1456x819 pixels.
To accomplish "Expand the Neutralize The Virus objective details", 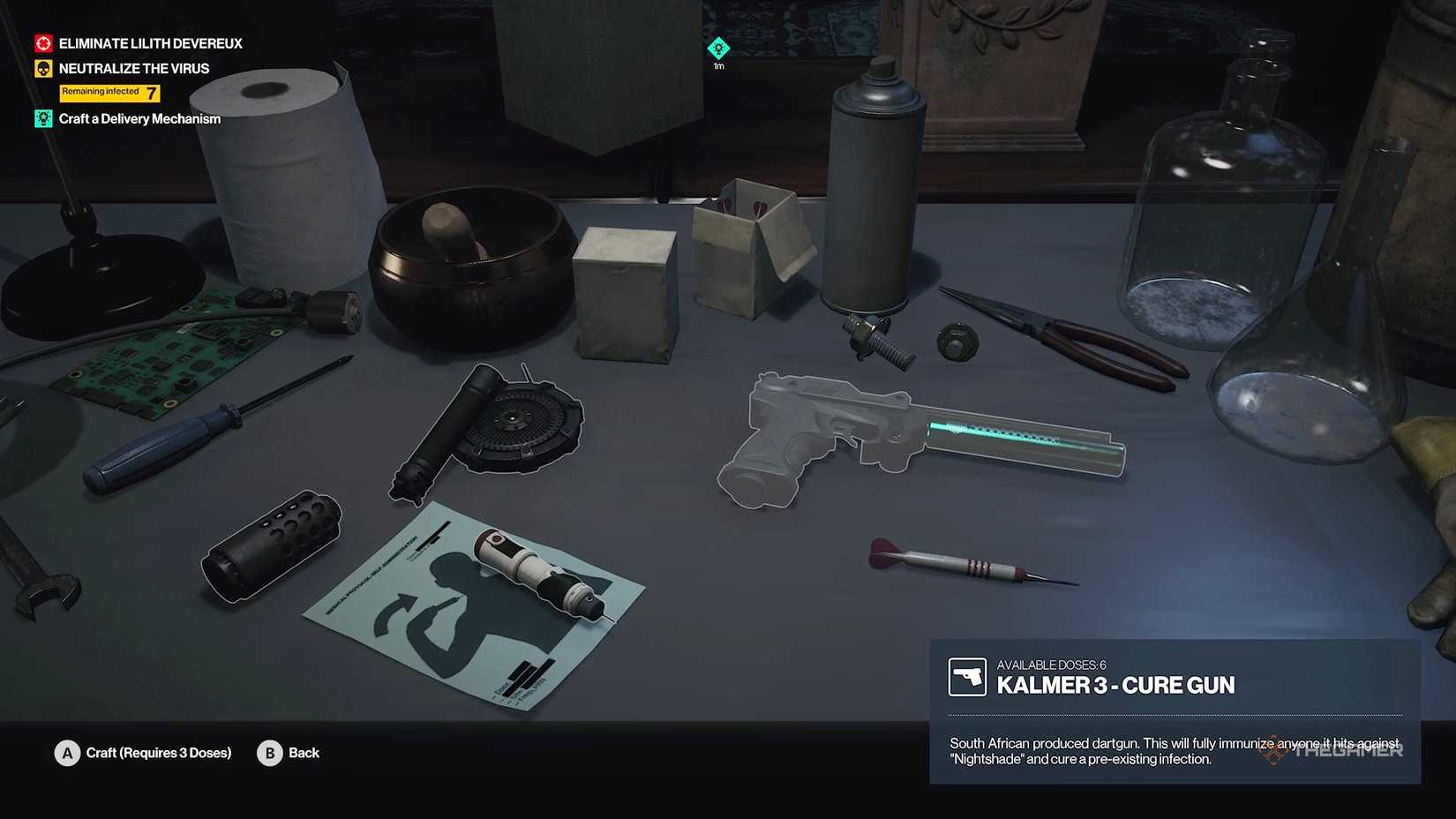I will [133, 67].
